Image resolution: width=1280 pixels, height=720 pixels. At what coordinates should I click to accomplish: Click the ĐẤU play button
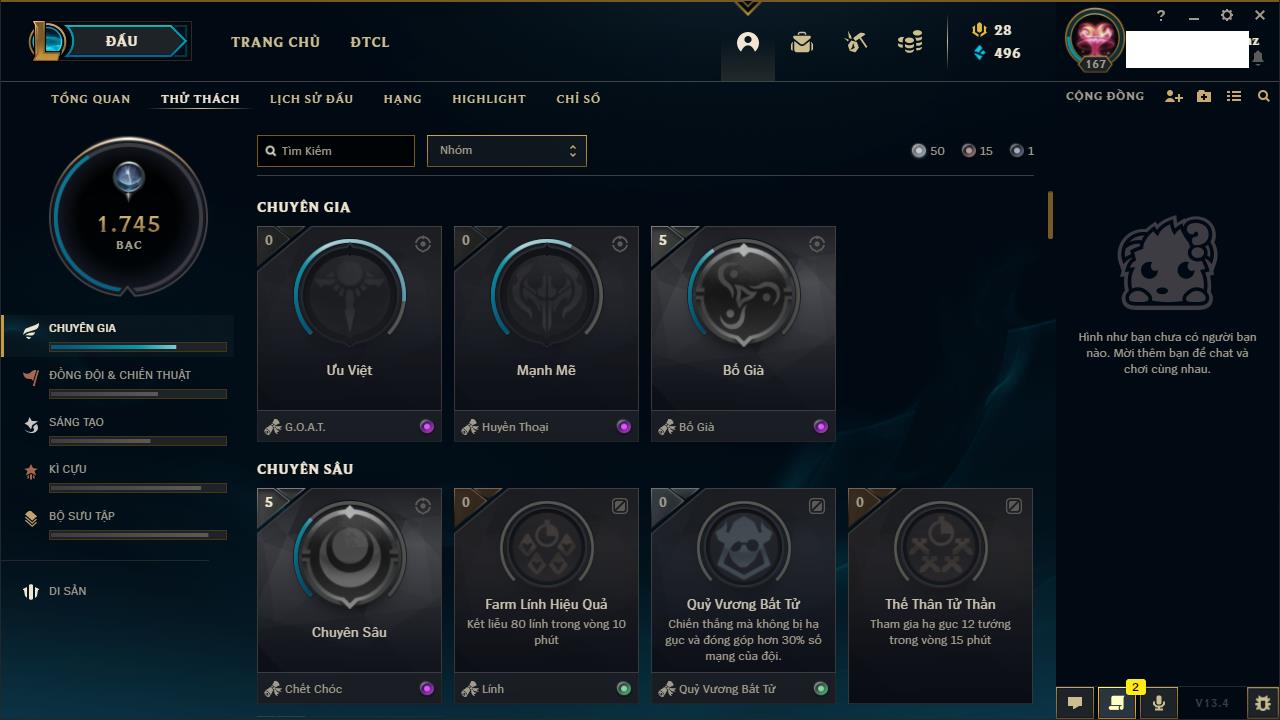pos(122,41)
